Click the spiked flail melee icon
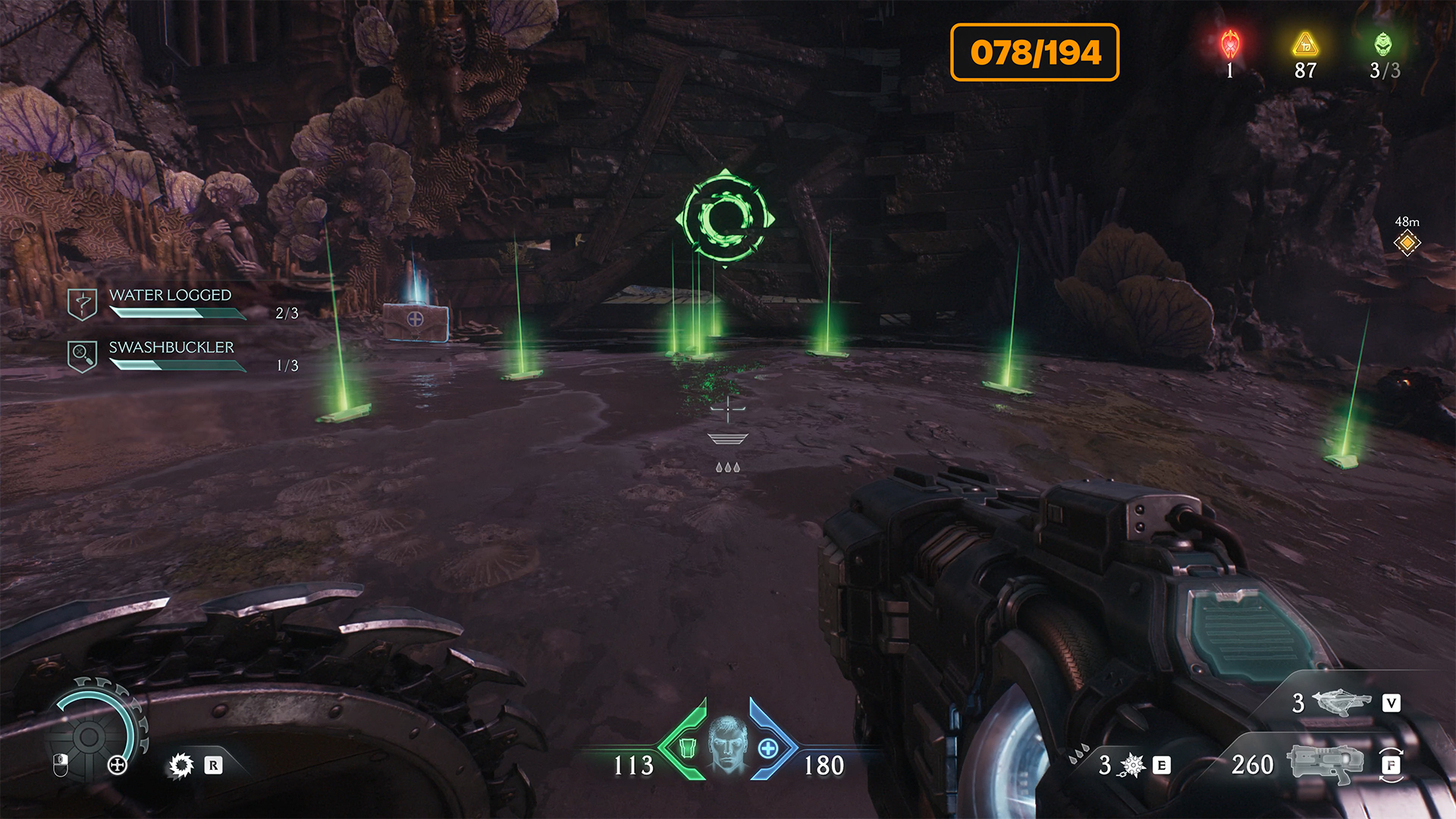The height and width of the screenshot is (819, 1456). 1132,765
